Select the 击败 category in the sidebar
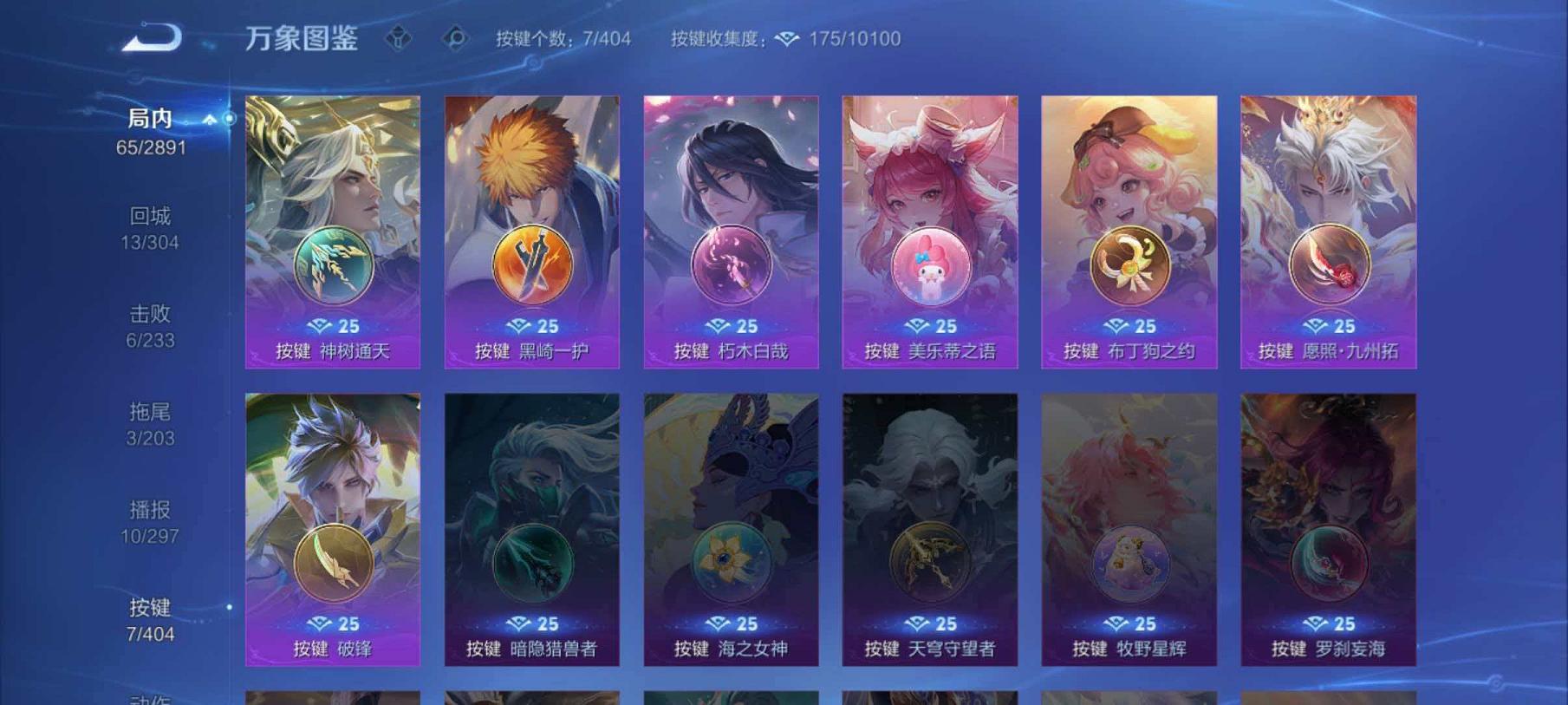Screen dimensions: 1568x705 [x=149, y=316]
